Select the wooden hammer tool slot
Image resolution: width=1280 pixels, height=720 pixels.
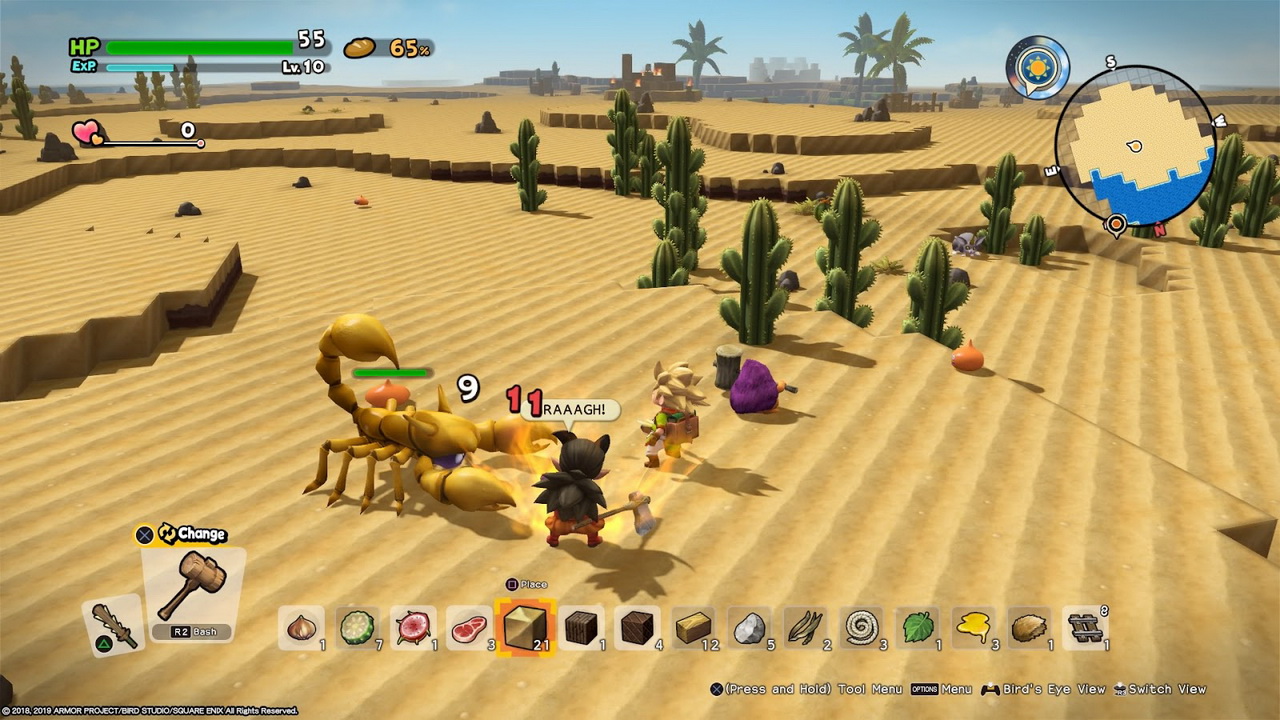pos(192,590)
